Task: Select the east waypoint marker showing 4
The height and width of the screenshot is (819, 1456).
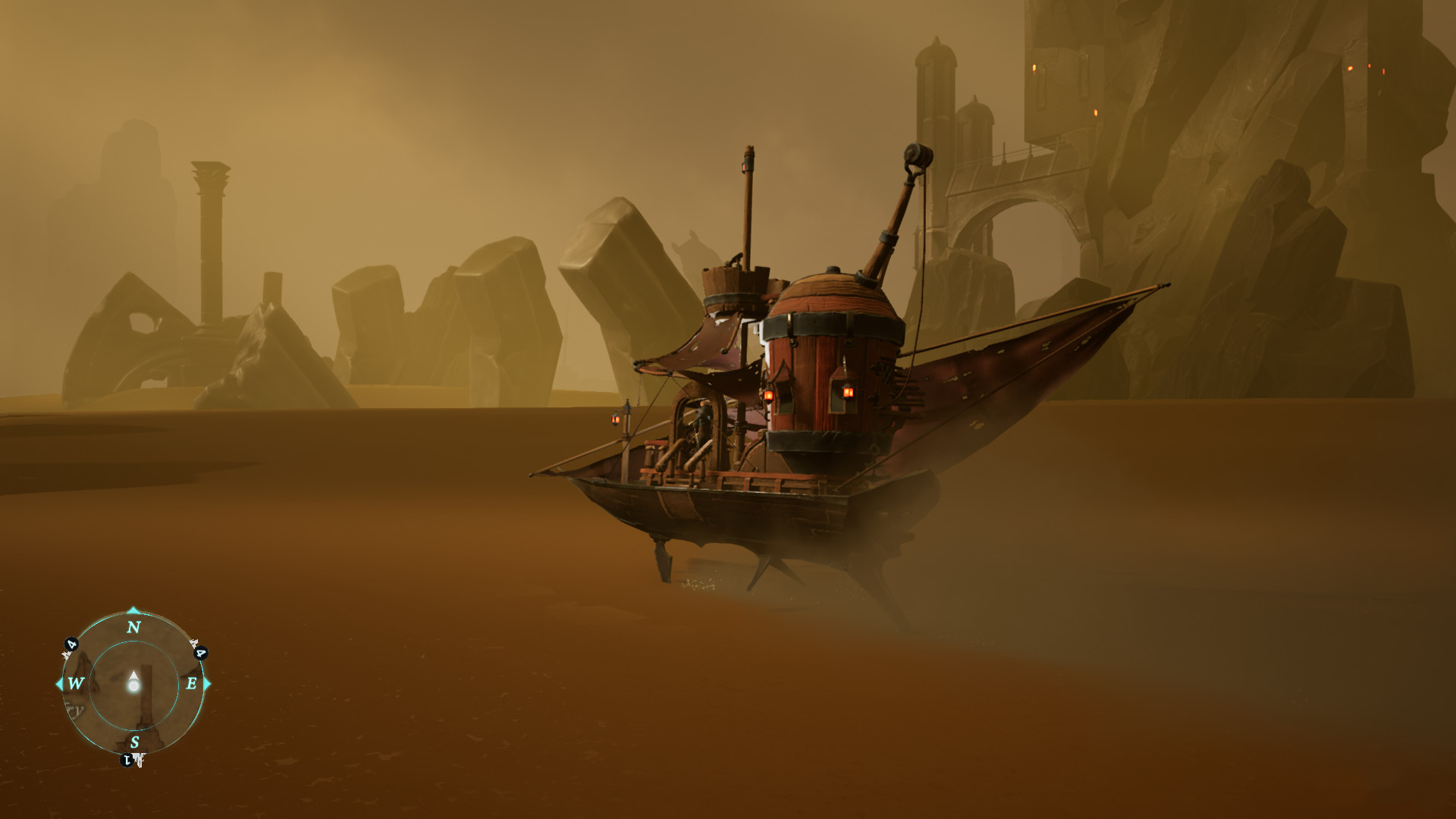Action: pyautogui.click(x=200, y=654)
